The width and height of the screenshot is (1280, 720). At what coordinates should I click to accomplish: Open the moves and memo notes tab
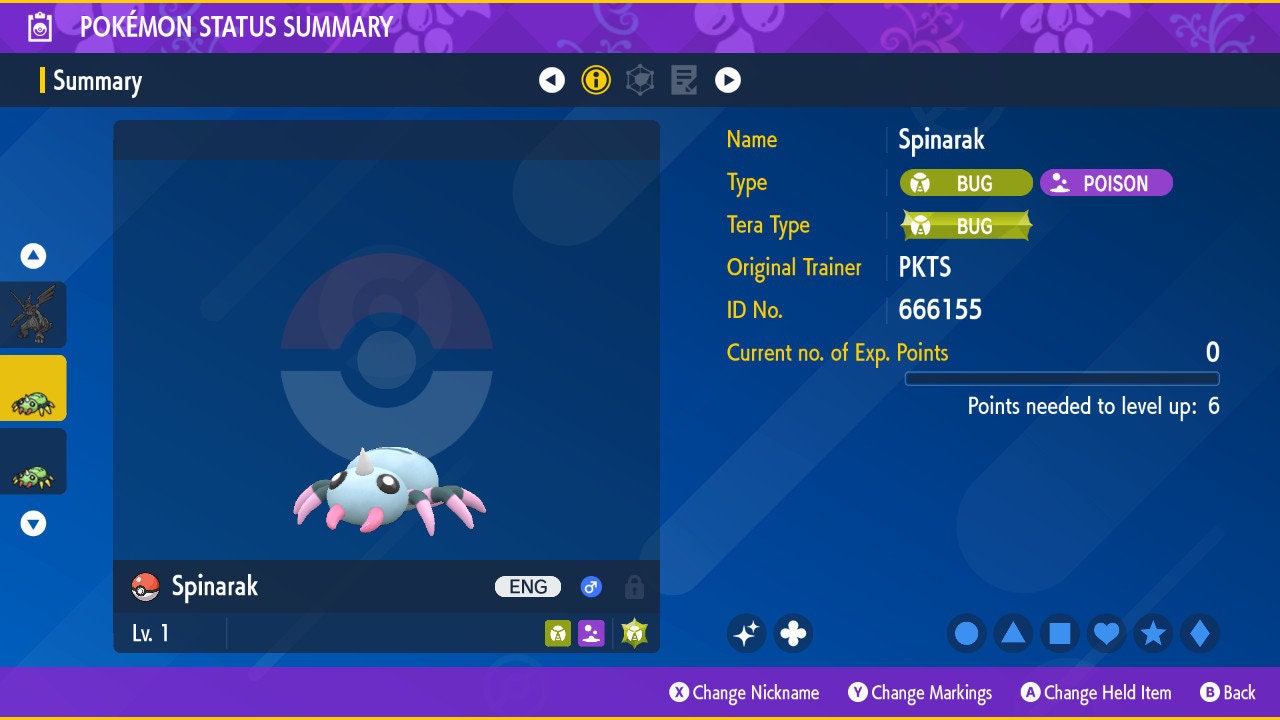pos(684,80)
